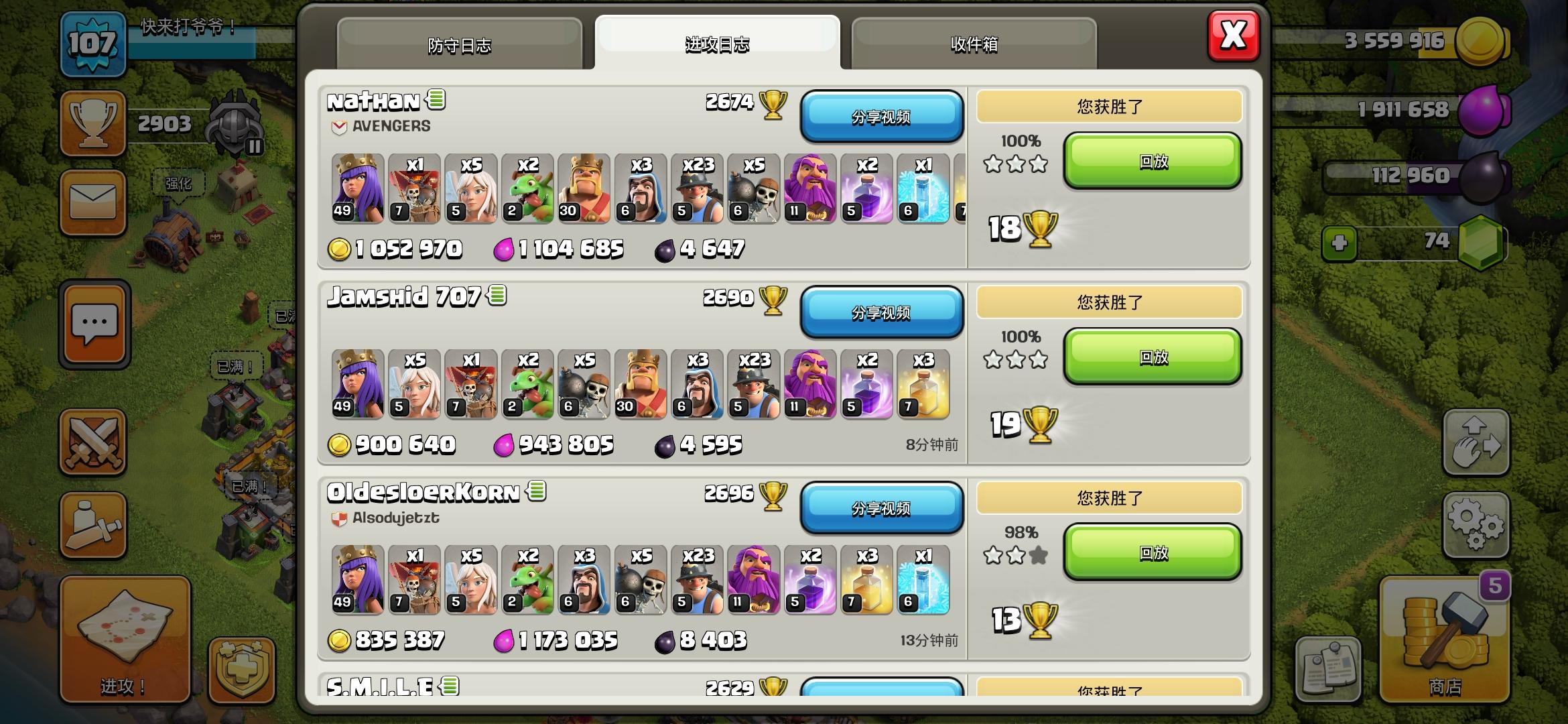Click the Alsodujetzt clan badge under OldesloerKorn
Viewport: 1568px width, 724px height.
[338, 517]
